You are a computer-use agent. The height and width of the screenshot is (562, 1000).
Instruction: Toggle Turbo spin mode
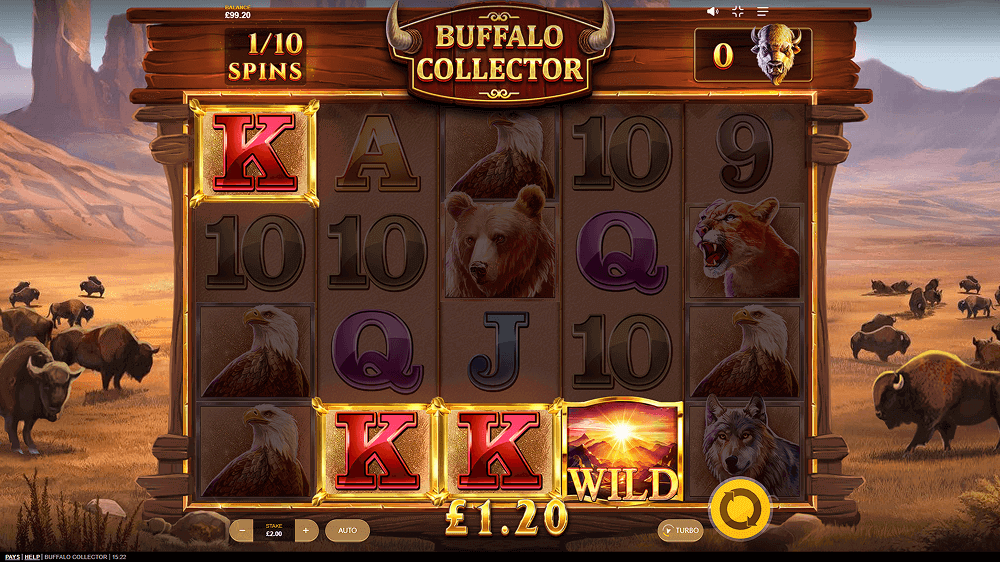tap(680, 530)
